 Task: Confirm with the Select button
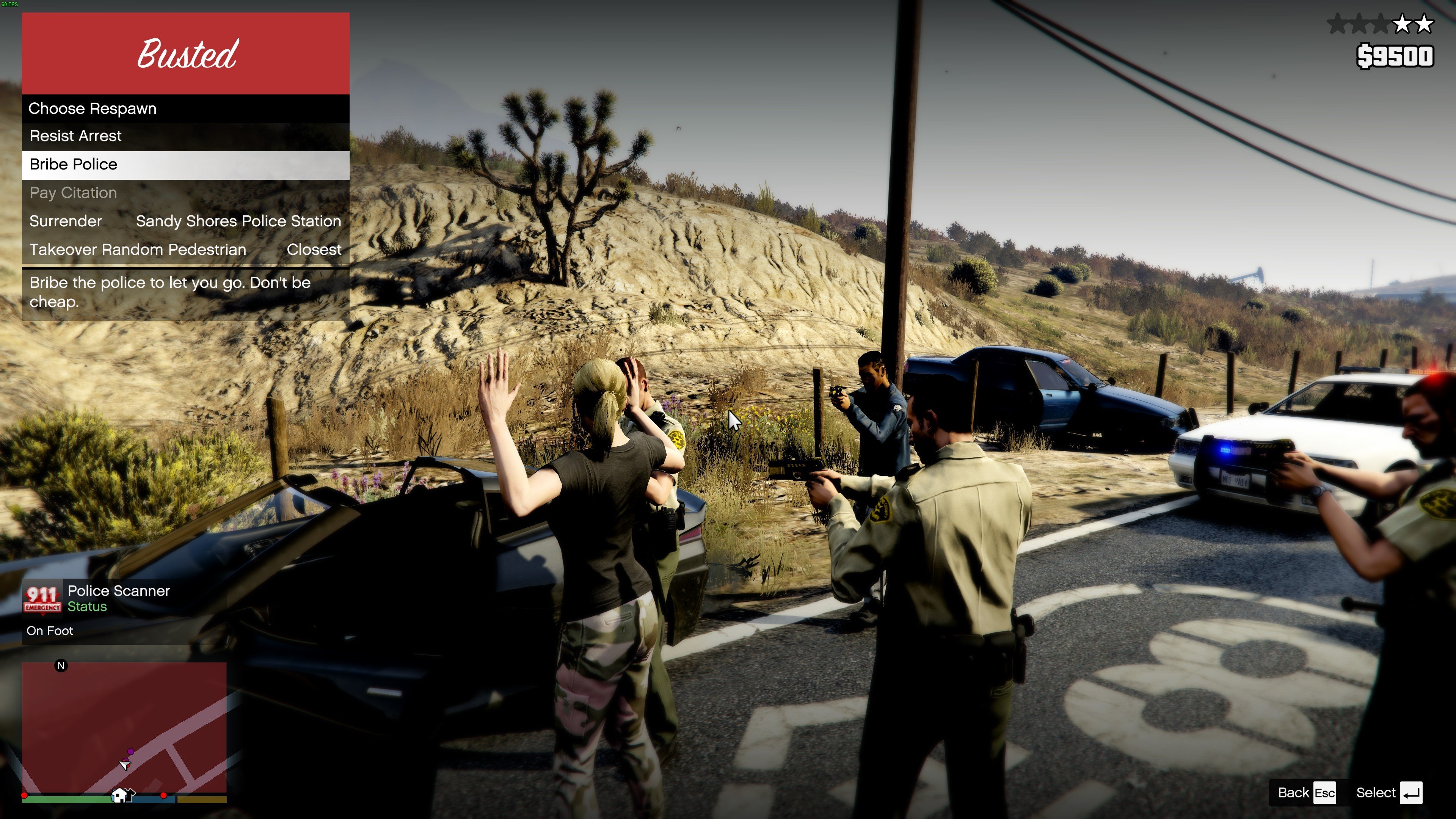tap(1388, 792)
